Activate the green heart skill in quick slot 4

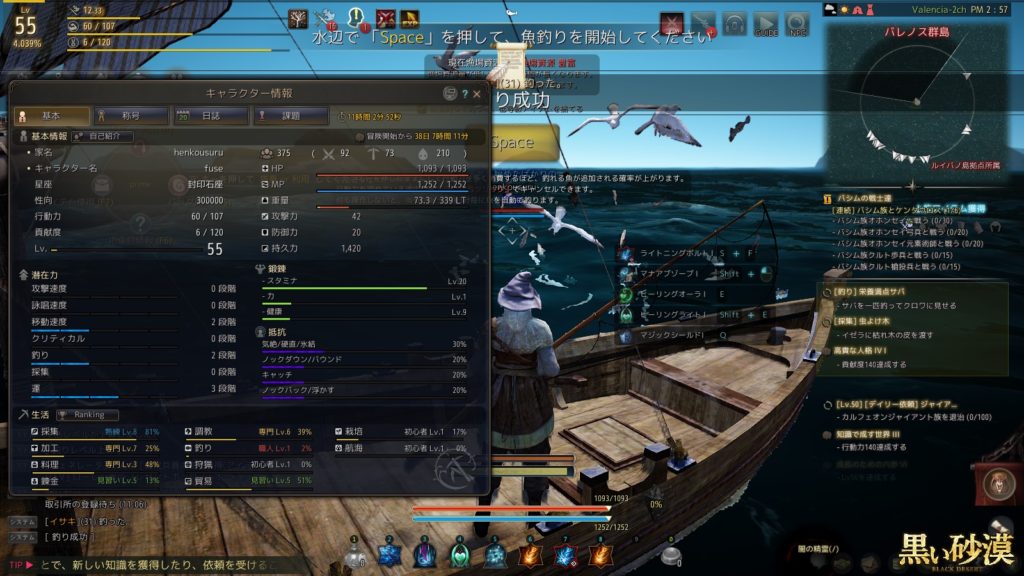[460, 556]
